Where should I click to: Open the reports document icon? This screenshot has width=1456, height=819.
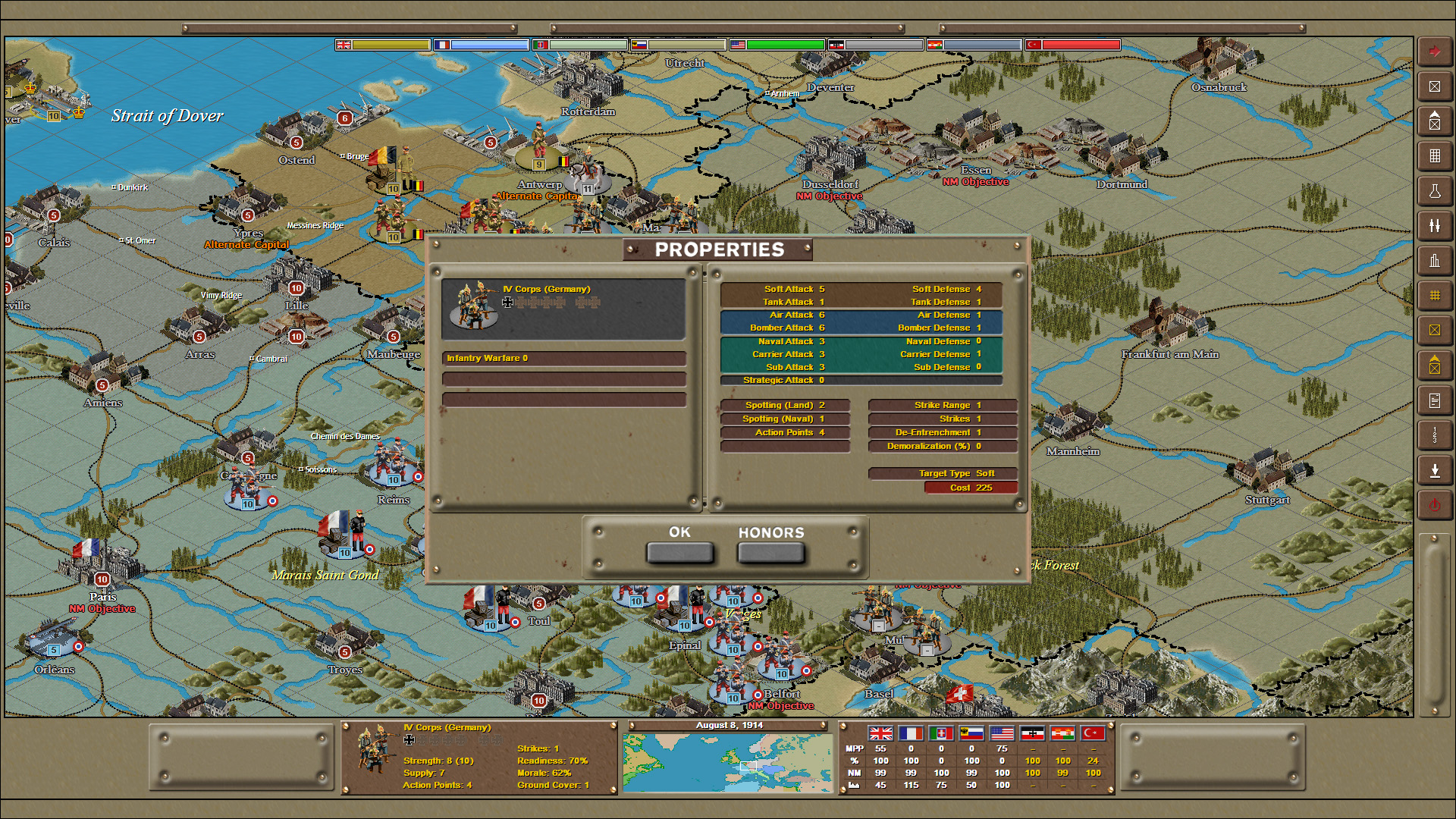pos(1435,400)
